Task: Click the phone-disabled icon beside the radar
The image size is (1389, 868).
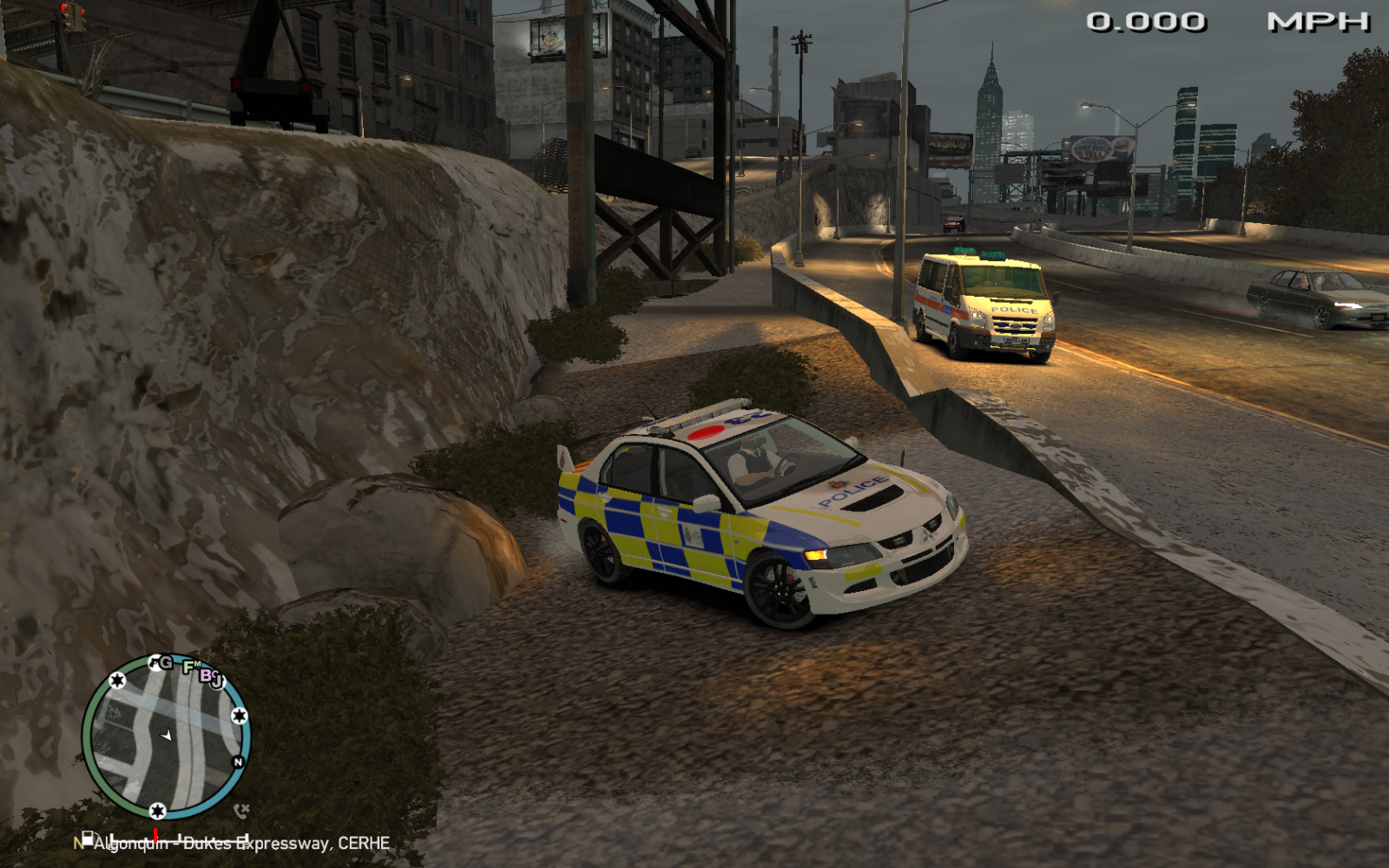Action: [x=241, y=811]
